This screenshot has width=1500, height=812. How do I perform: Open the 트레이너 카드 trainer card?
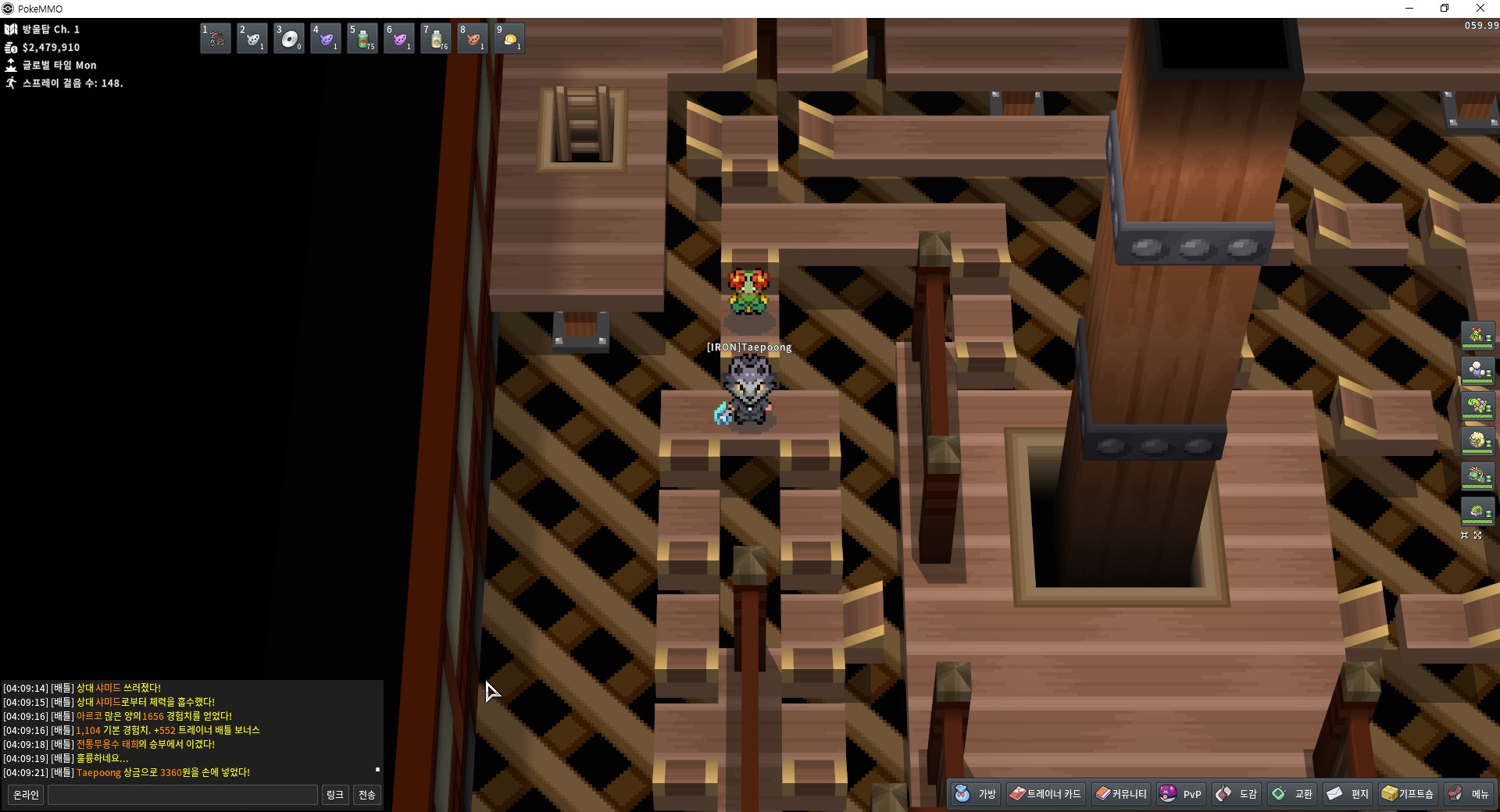point(1045,794)
